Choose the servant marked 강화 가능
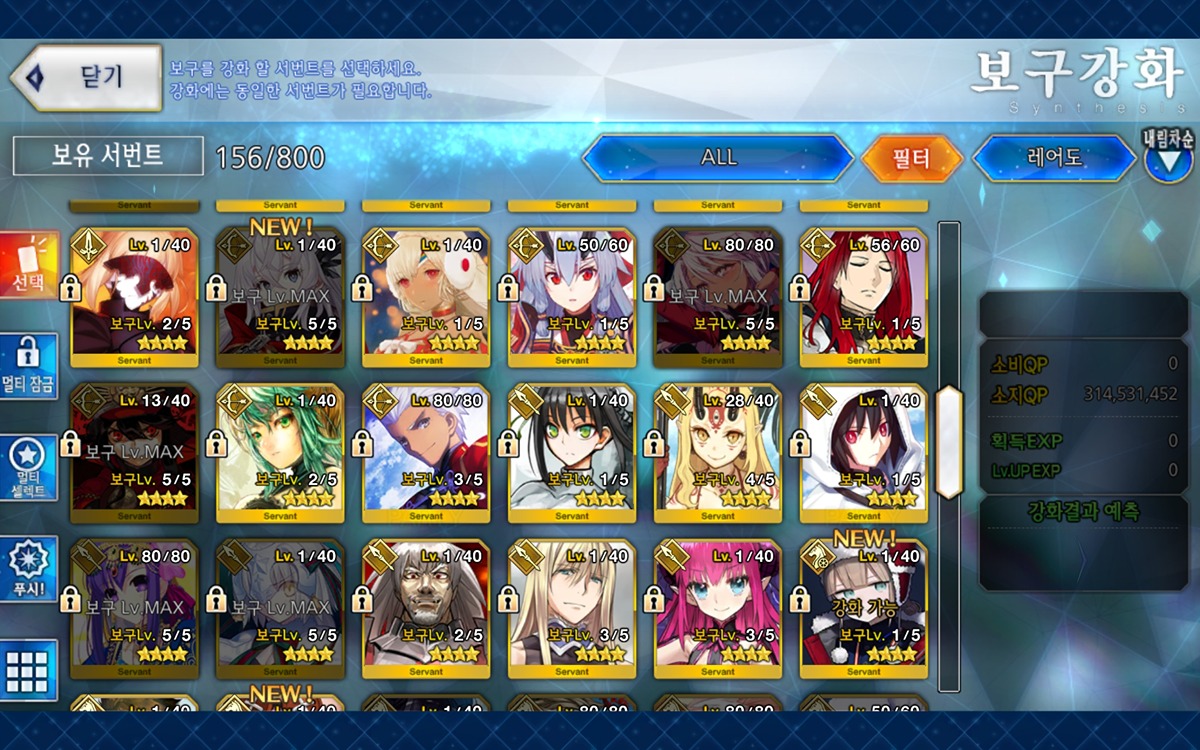 click(864, 607)
